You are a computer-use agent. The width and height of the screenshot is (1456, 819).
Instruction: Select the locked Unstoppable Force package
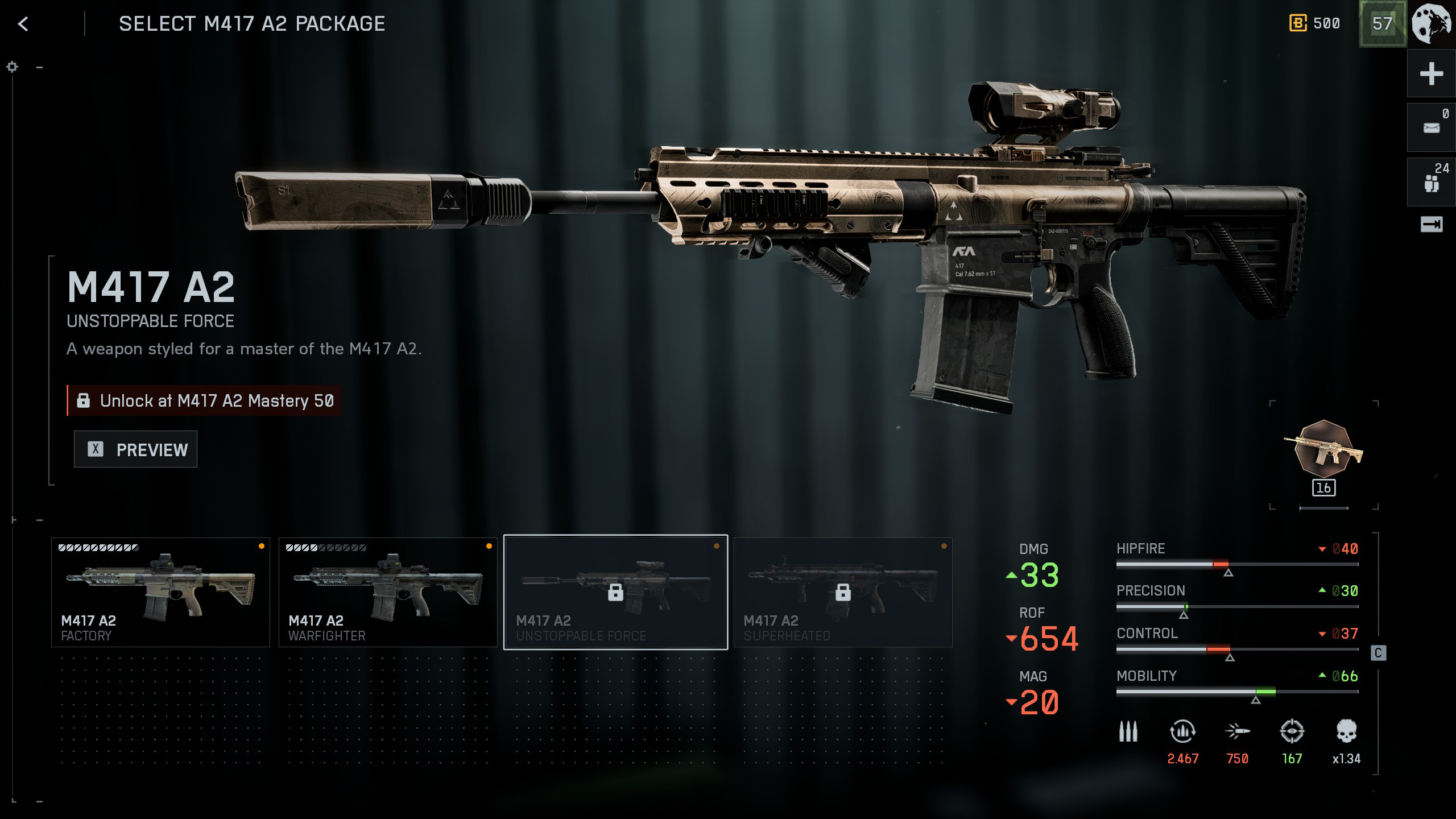(615, 592)
